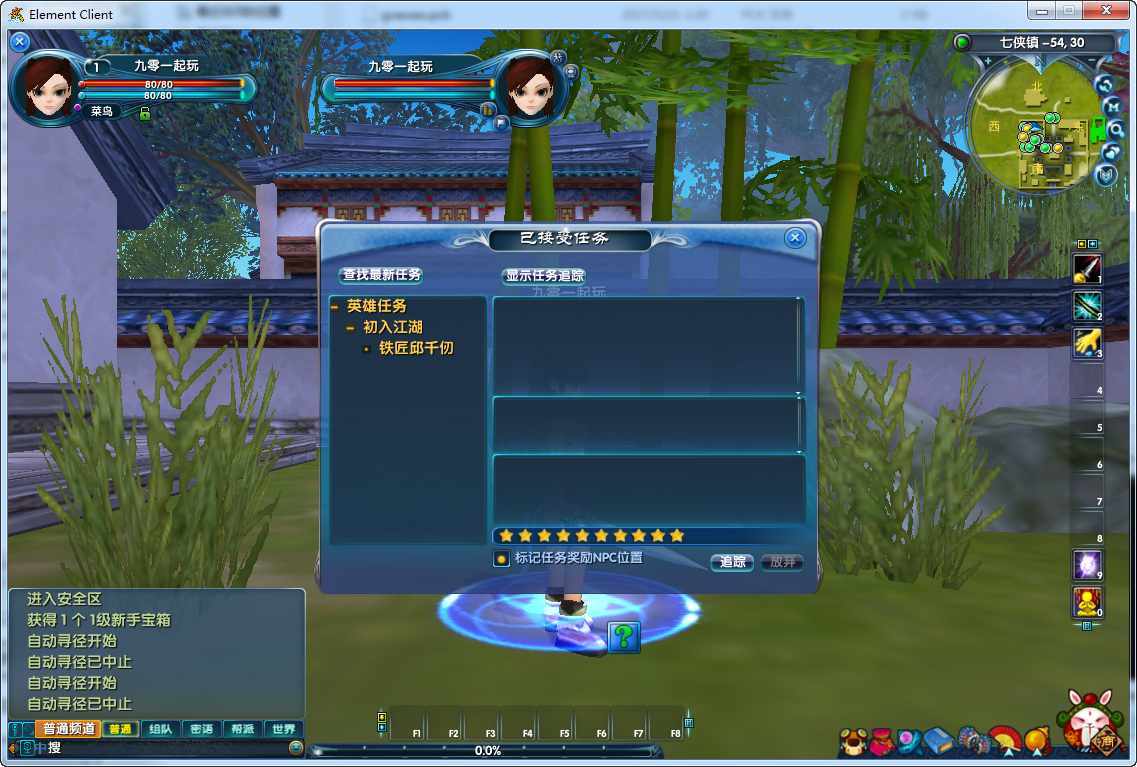Viewport: 1137px width, 767px height.
Task: Collapse the 英雄任务 quest category
Action: pos(335,307)
